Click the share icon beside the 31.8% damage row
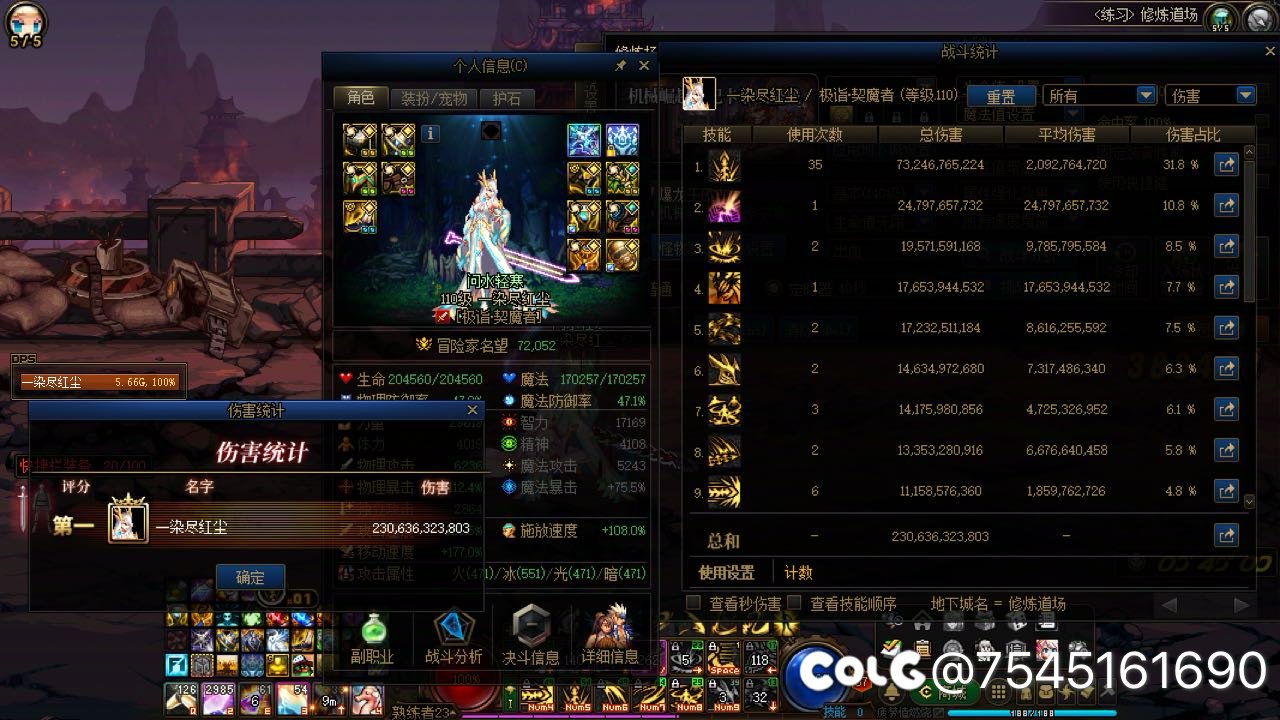 (x=1227, y=164)
